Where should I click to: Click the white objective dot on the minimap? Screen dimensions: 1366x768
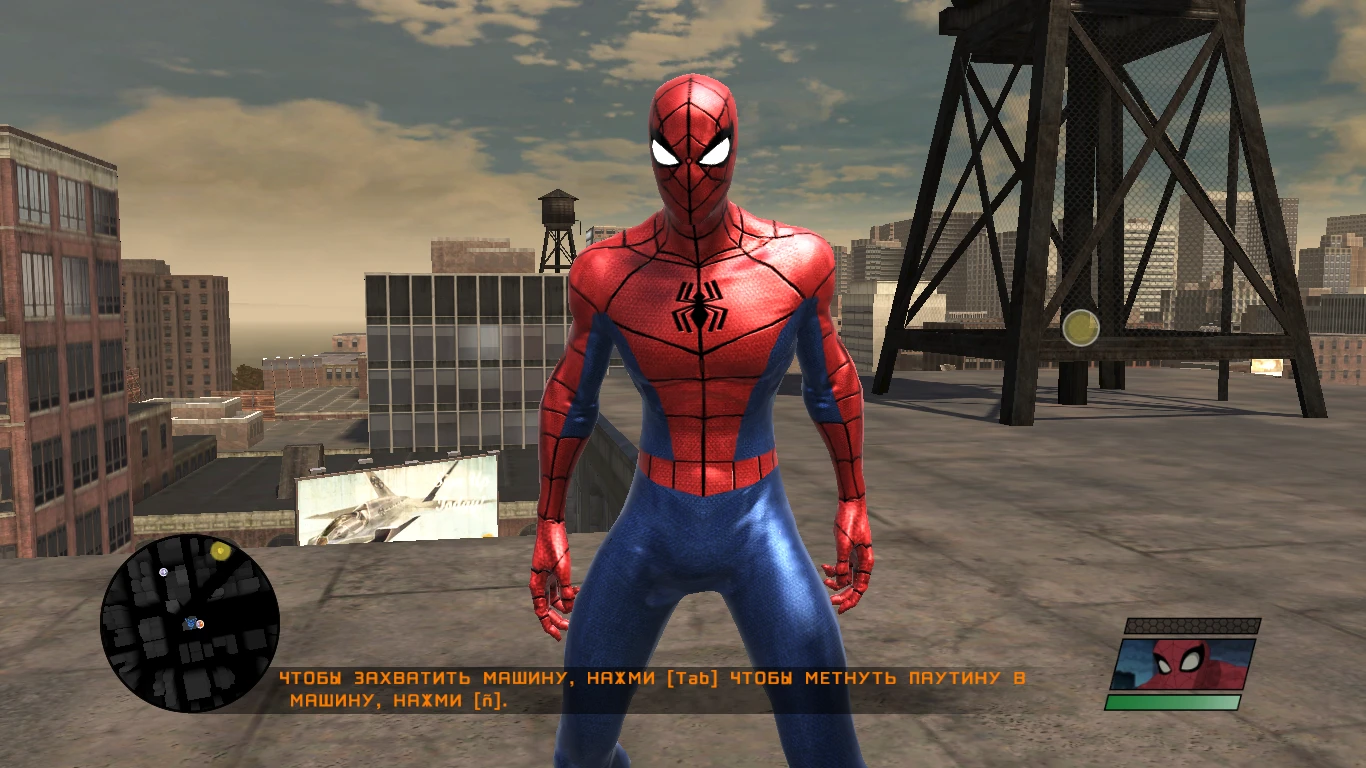click(164, 570)
